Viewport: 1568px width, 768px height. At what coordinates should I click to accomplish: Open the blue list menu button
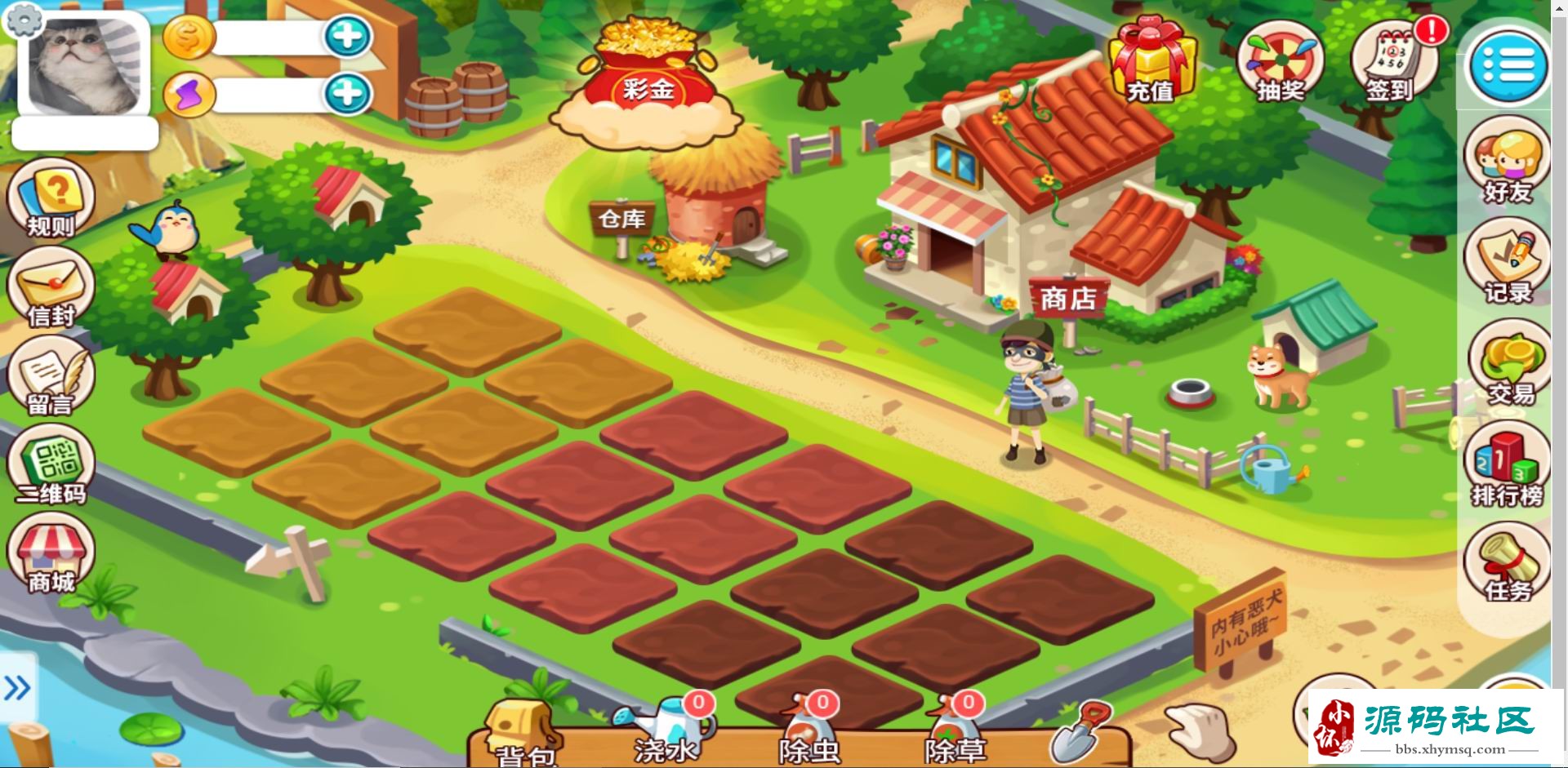pos(1508,65)
